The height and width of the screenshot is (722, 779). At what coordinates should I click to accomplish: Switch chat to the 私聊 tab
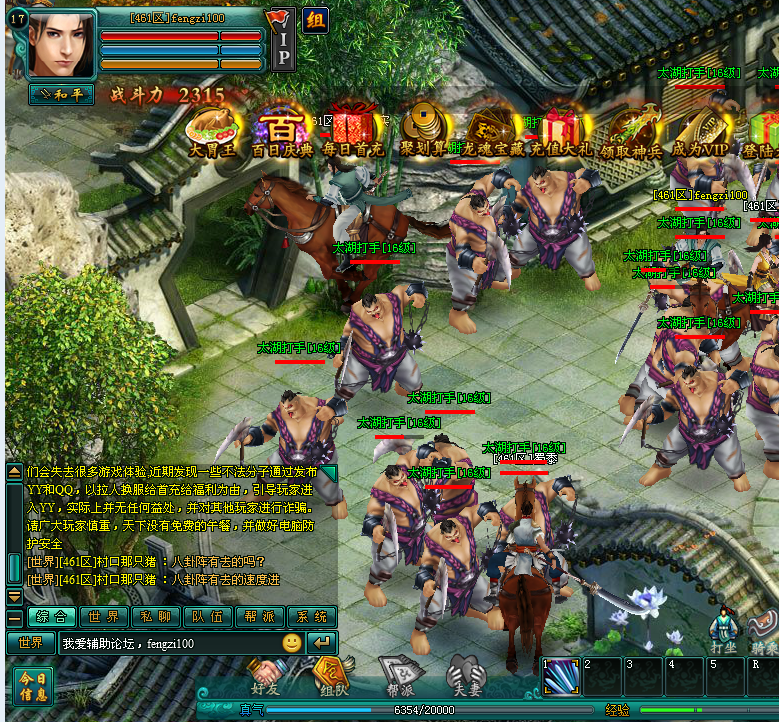[156, 617]
